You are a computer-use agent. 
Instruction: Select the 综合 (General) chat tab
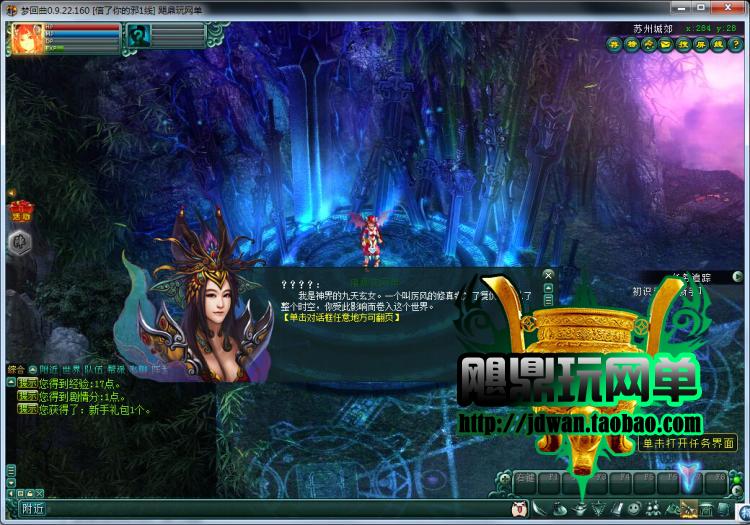coord(15,370)
